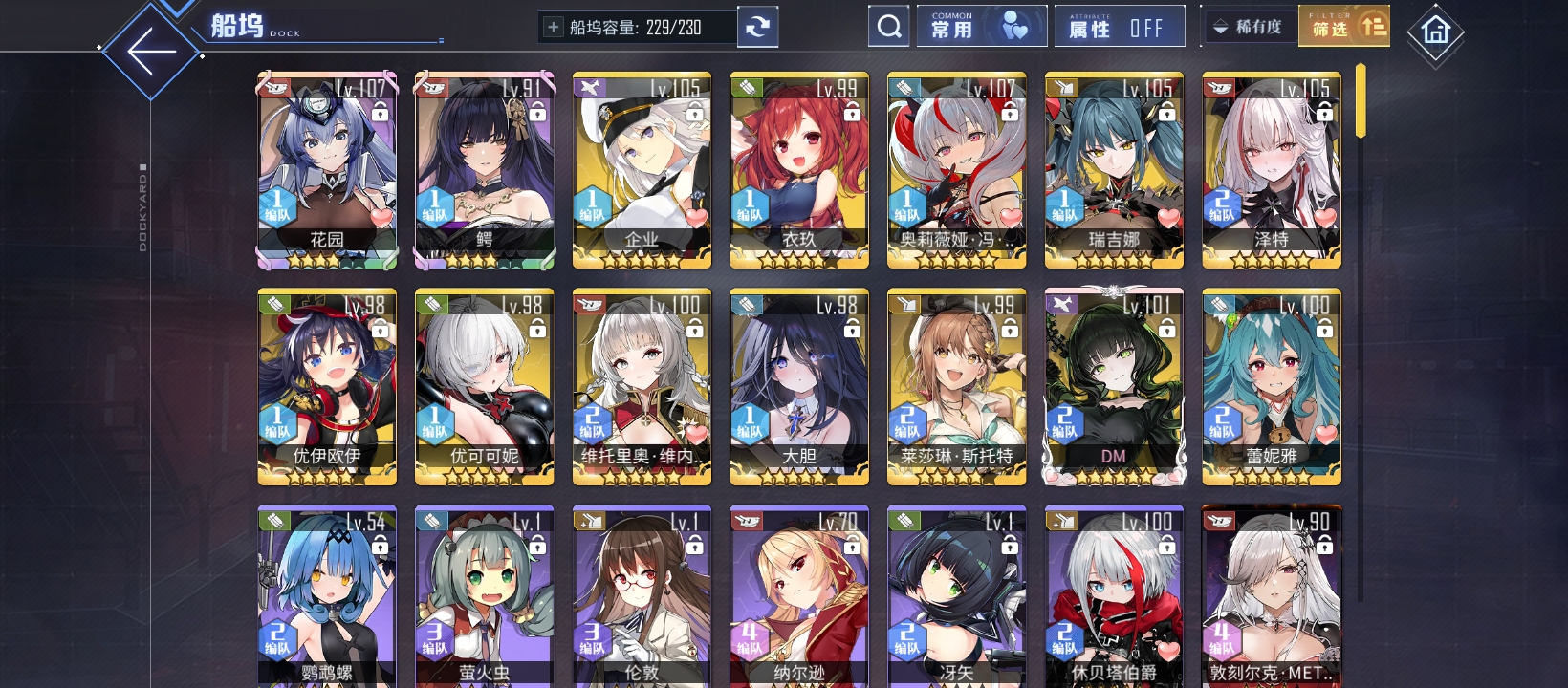Choose the 纳尔逊 ship card
The height and width of the screenshot is (688, 1568).
[x=799, y=597]
